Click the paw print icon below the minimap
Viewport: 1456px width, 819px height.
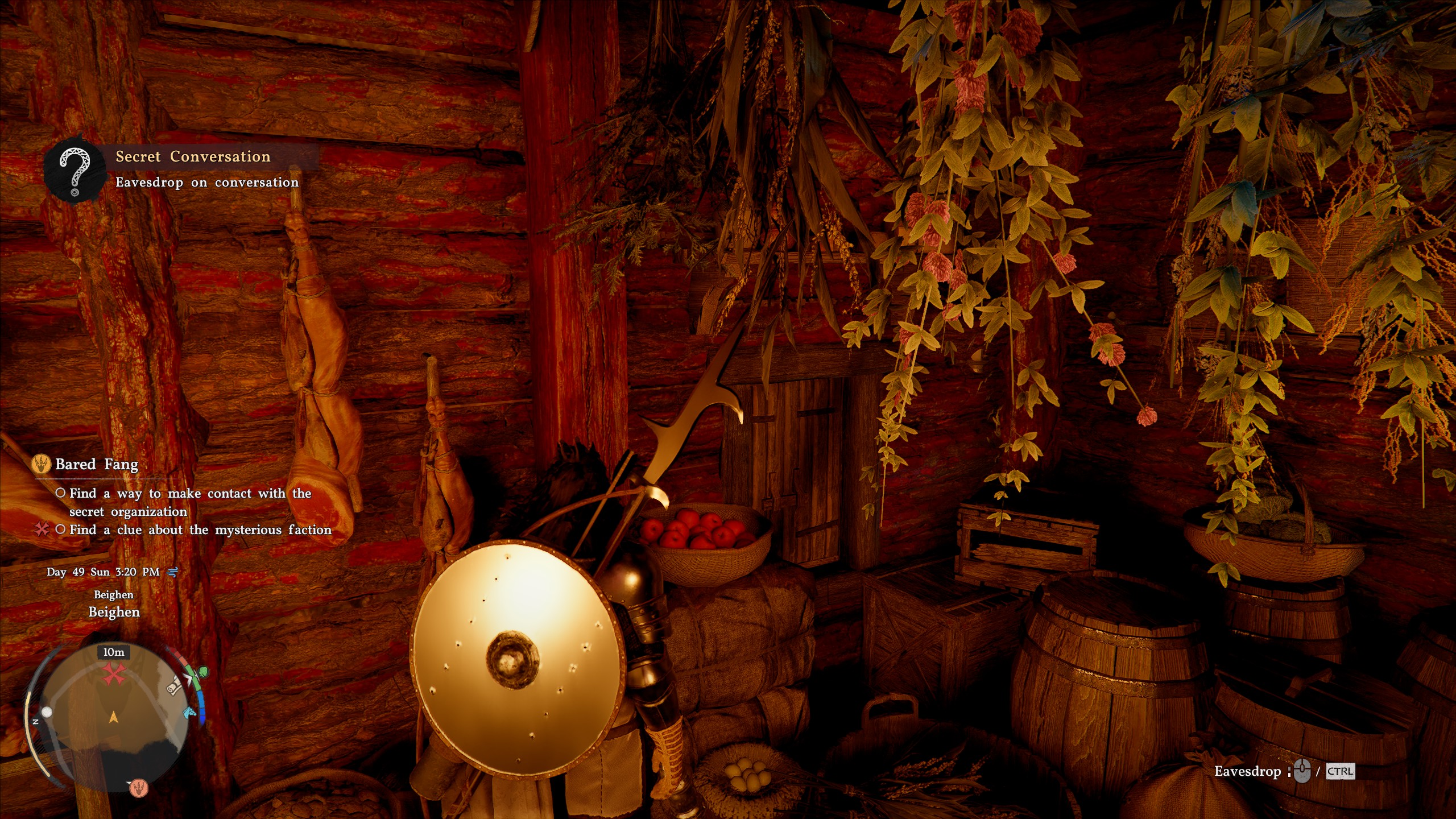(140, 789)
